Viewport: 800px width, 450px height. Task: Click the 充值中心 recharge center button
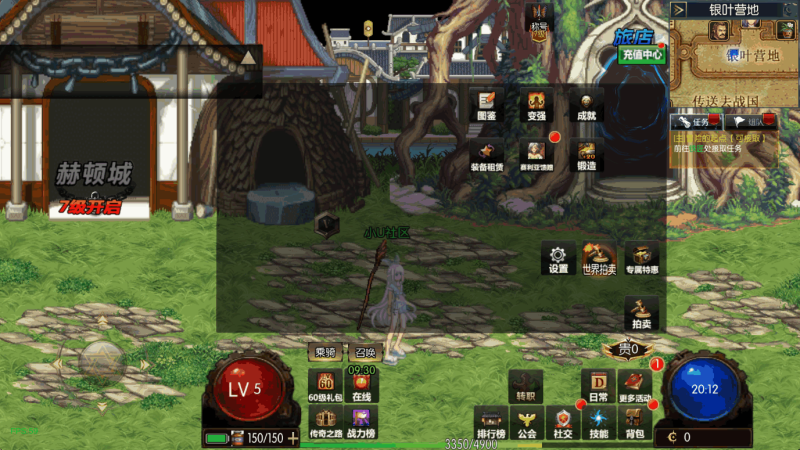click(640, 55)
